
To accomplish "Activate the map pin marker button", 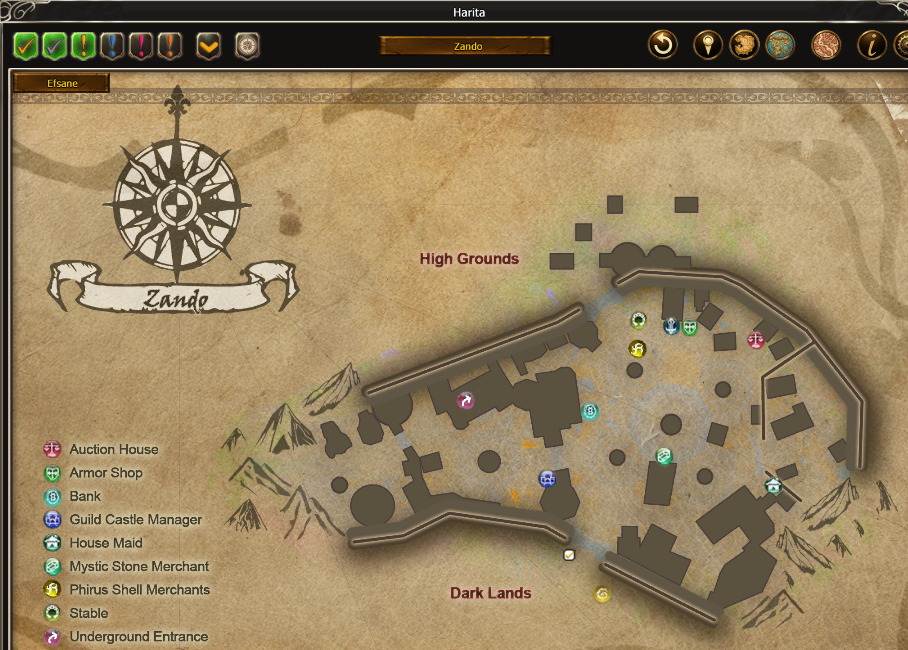I will point(708,45).
